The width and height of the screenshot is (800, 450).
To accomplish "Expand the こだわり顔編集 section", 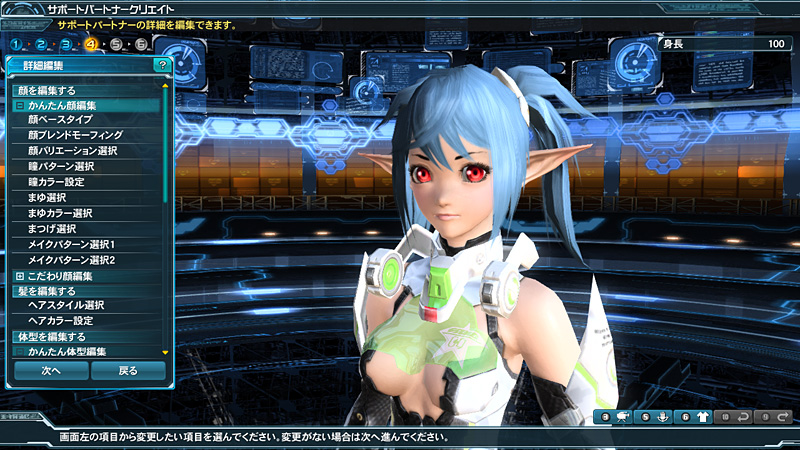I will (x=20, y=276).
